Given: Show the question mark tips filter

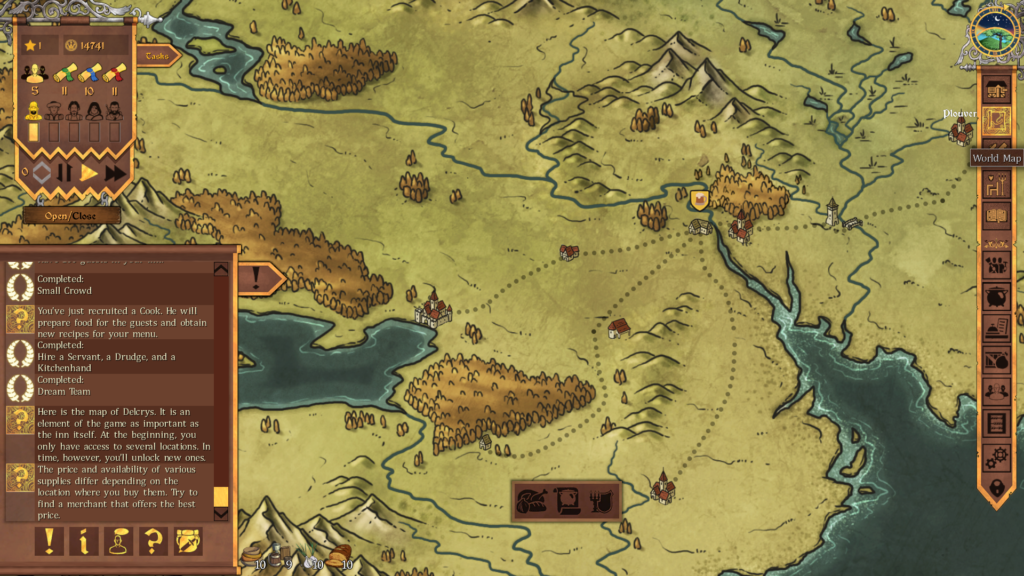Looking at the screenshot, I should 153,541.
